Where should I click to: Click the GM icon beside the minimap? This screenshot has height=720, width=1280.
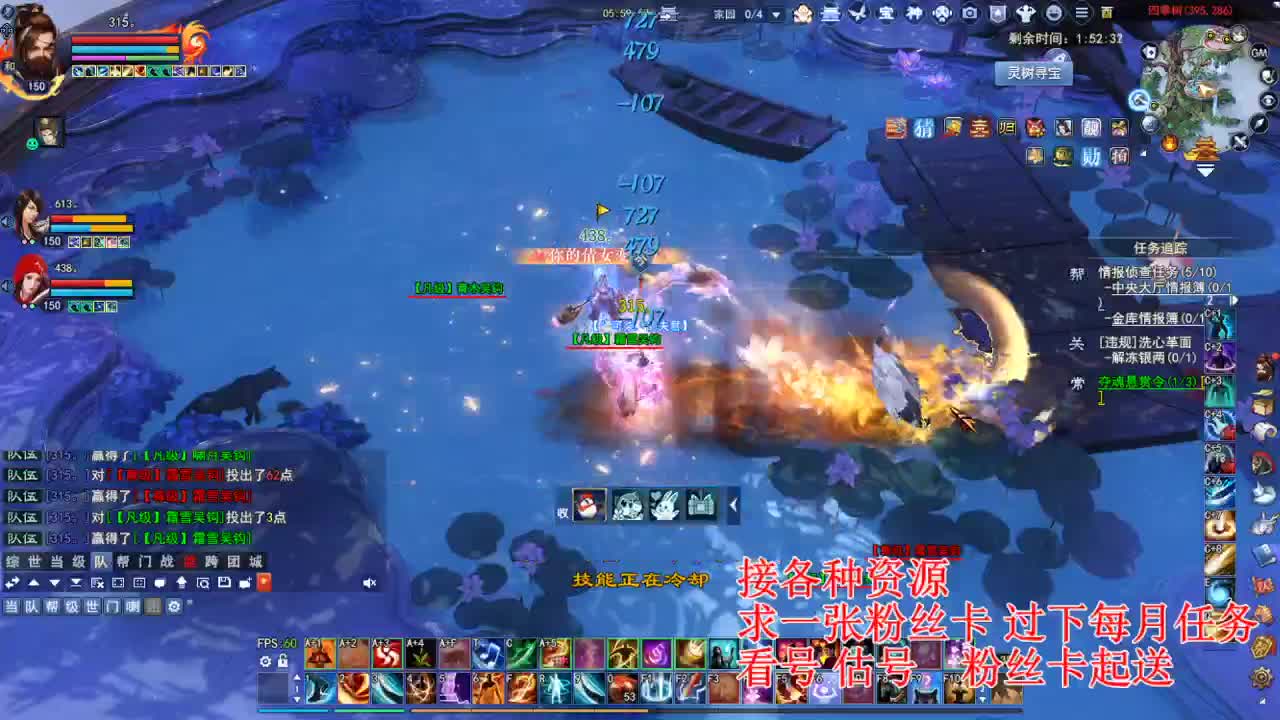[1259, 53]
